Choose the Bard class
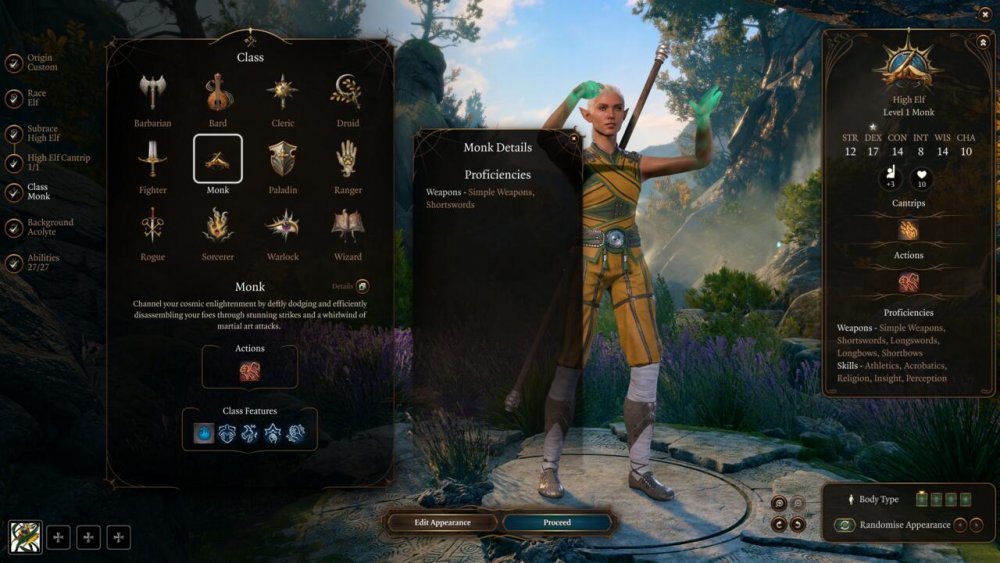This screenshot has width=1000, height=563. click(218, 93)
